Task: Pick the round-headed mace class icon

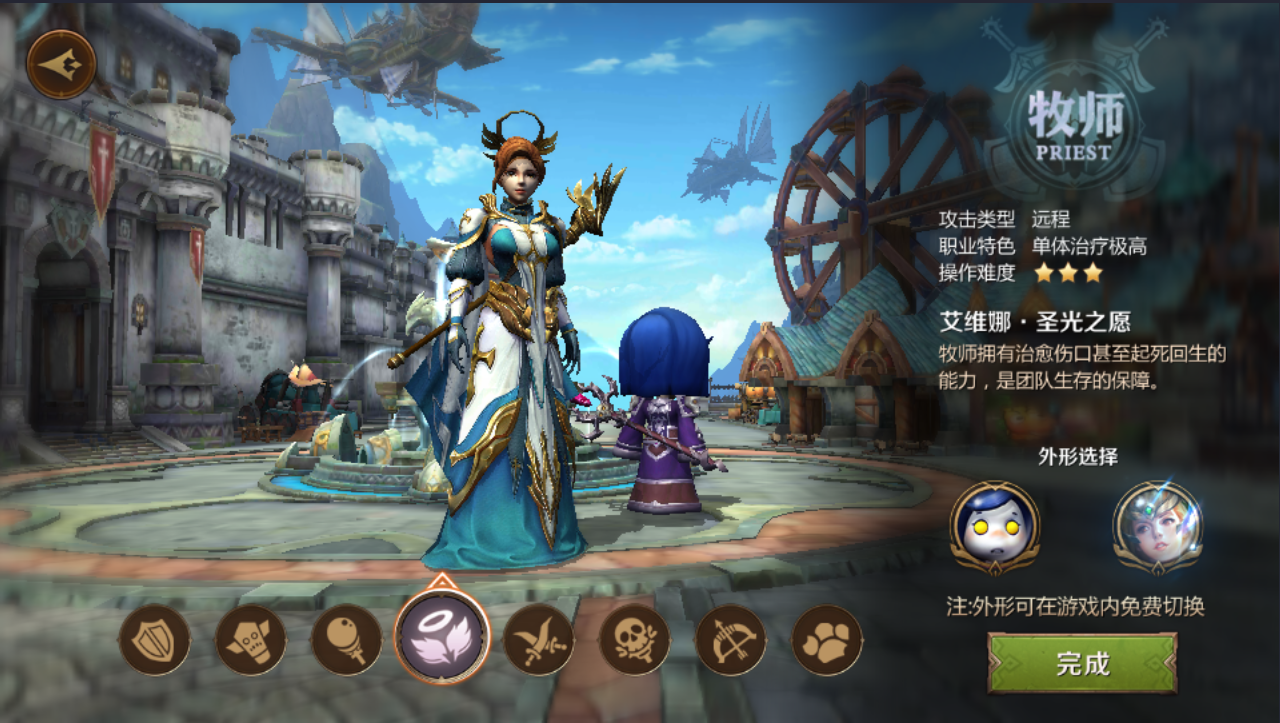Action: (x=346, y=640)
